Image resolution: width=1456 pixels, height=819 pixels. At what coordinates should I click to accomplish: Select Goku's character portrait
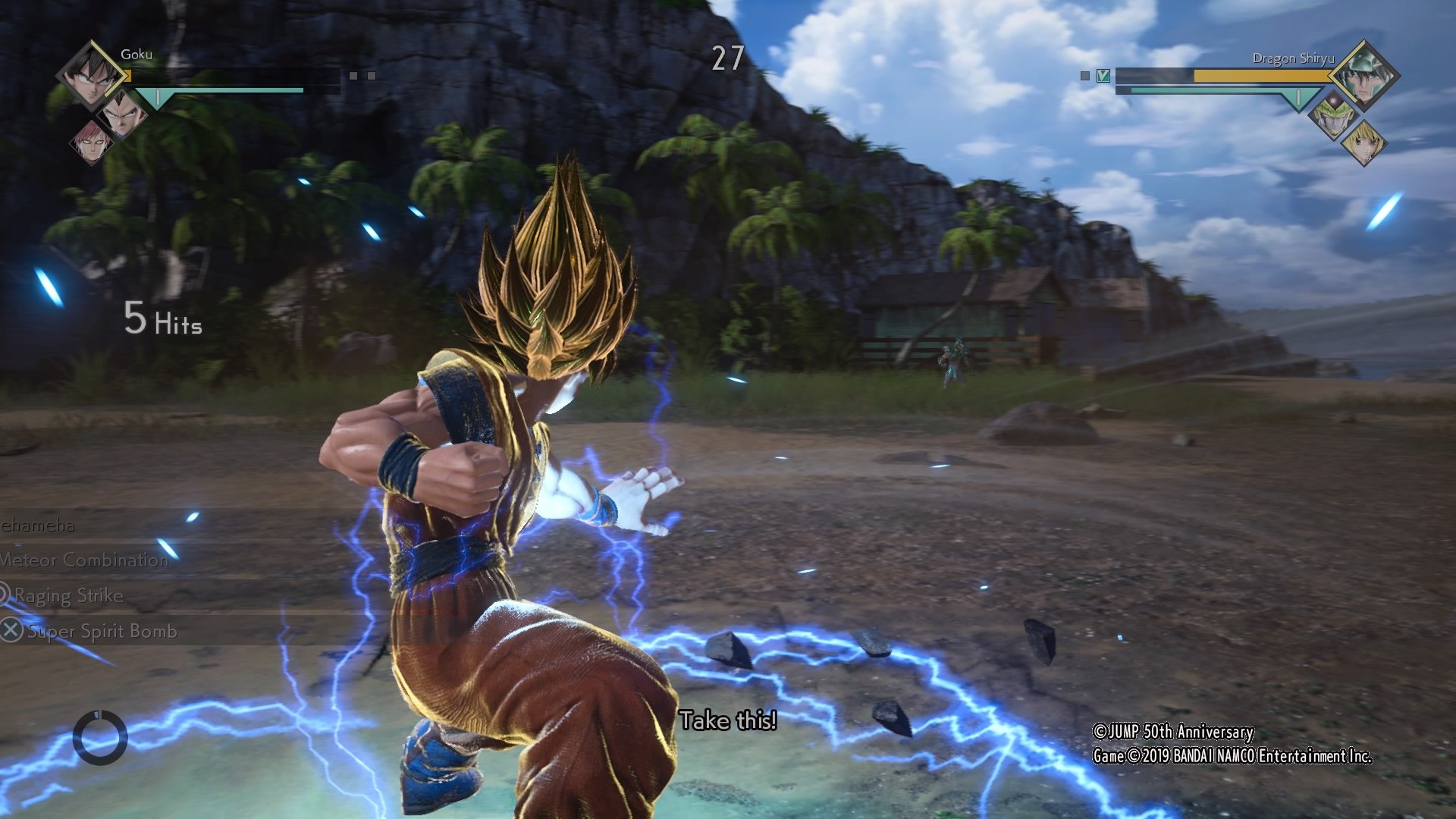tap(89, 76)
